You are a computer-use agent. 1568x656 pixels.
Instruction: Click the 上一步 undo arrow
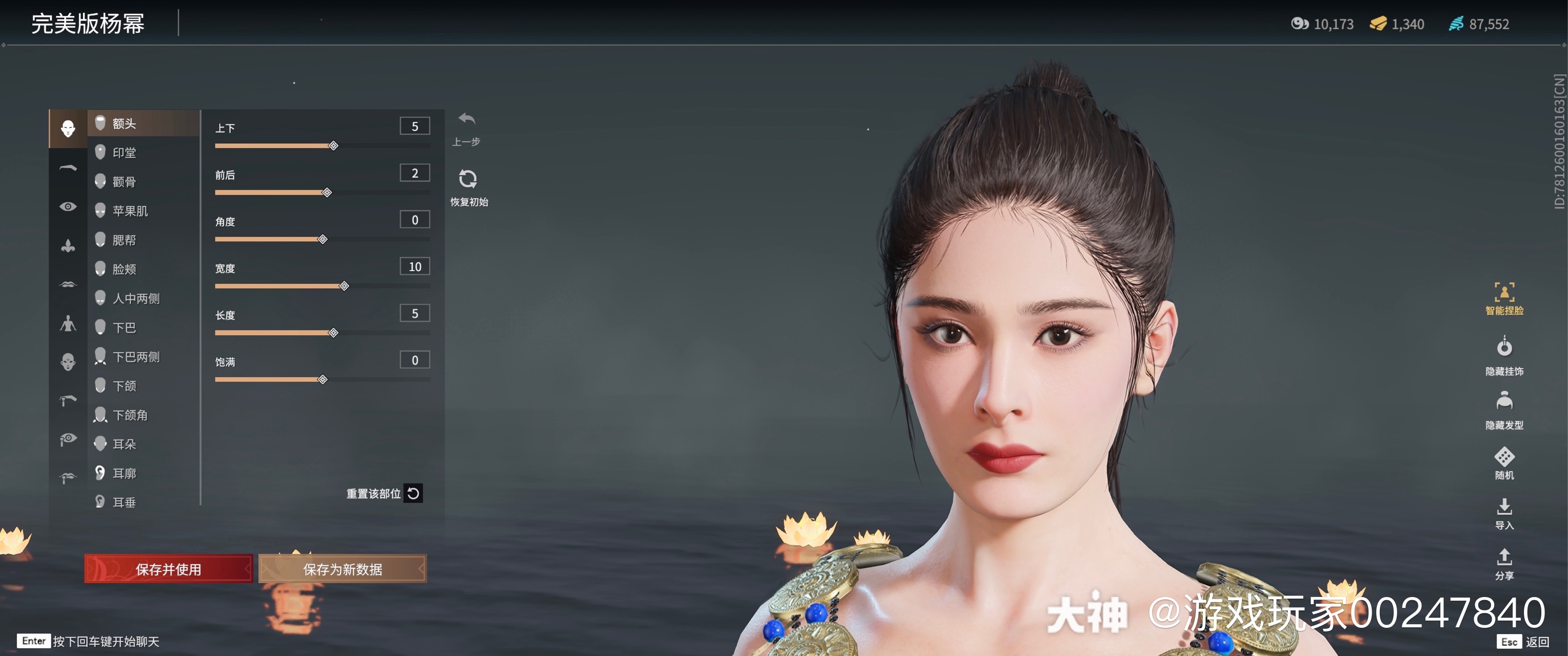coord(466,120)
